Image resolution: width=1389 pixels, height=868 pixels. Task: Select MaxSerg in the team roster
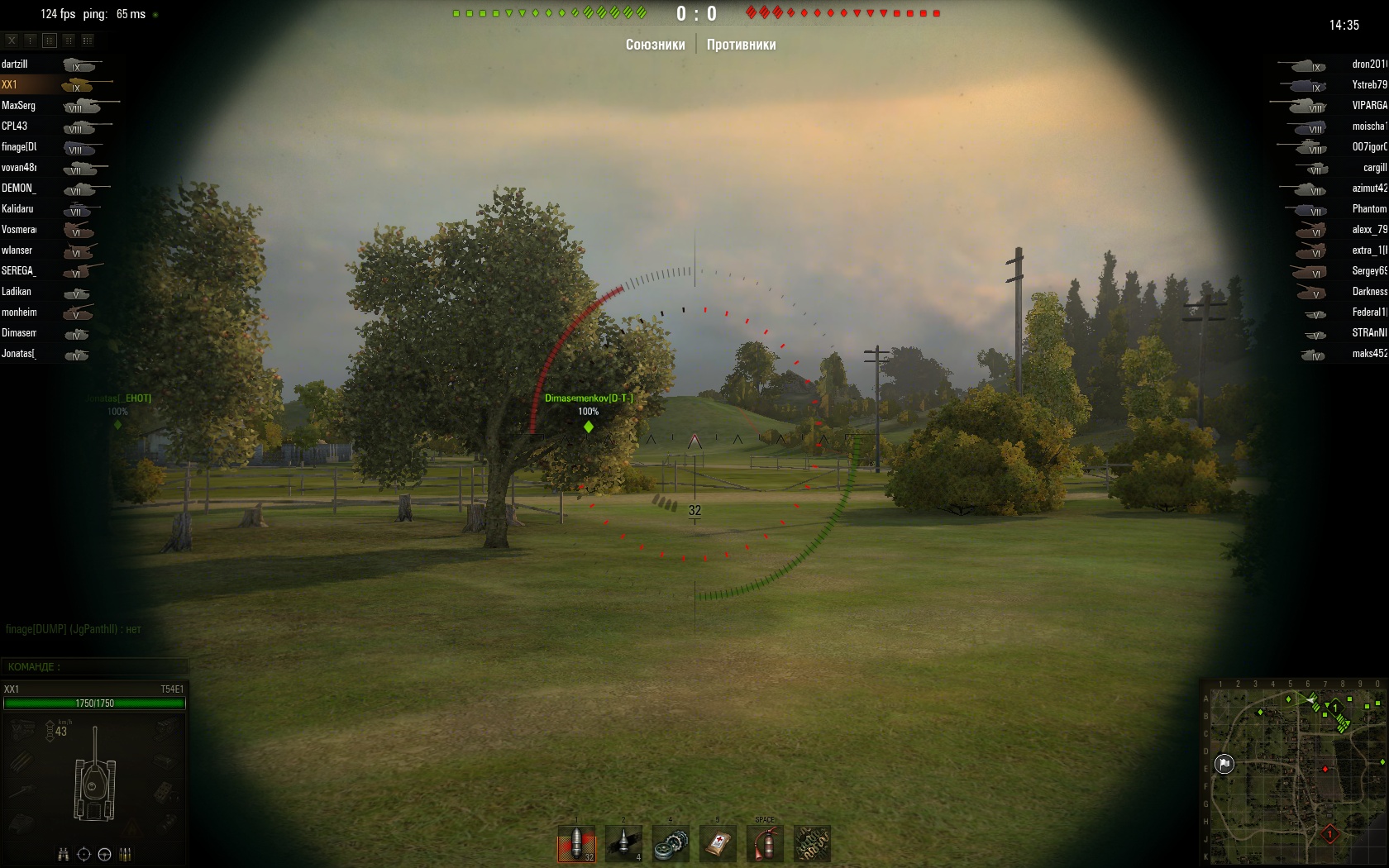[18, 106]
